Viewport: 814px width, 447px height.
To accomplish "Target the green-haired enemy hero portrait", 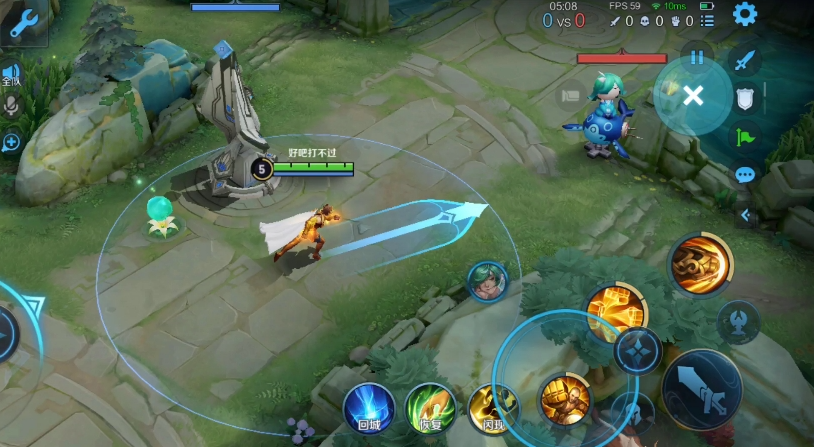I will pyautogui.click(x=487, y=281).
